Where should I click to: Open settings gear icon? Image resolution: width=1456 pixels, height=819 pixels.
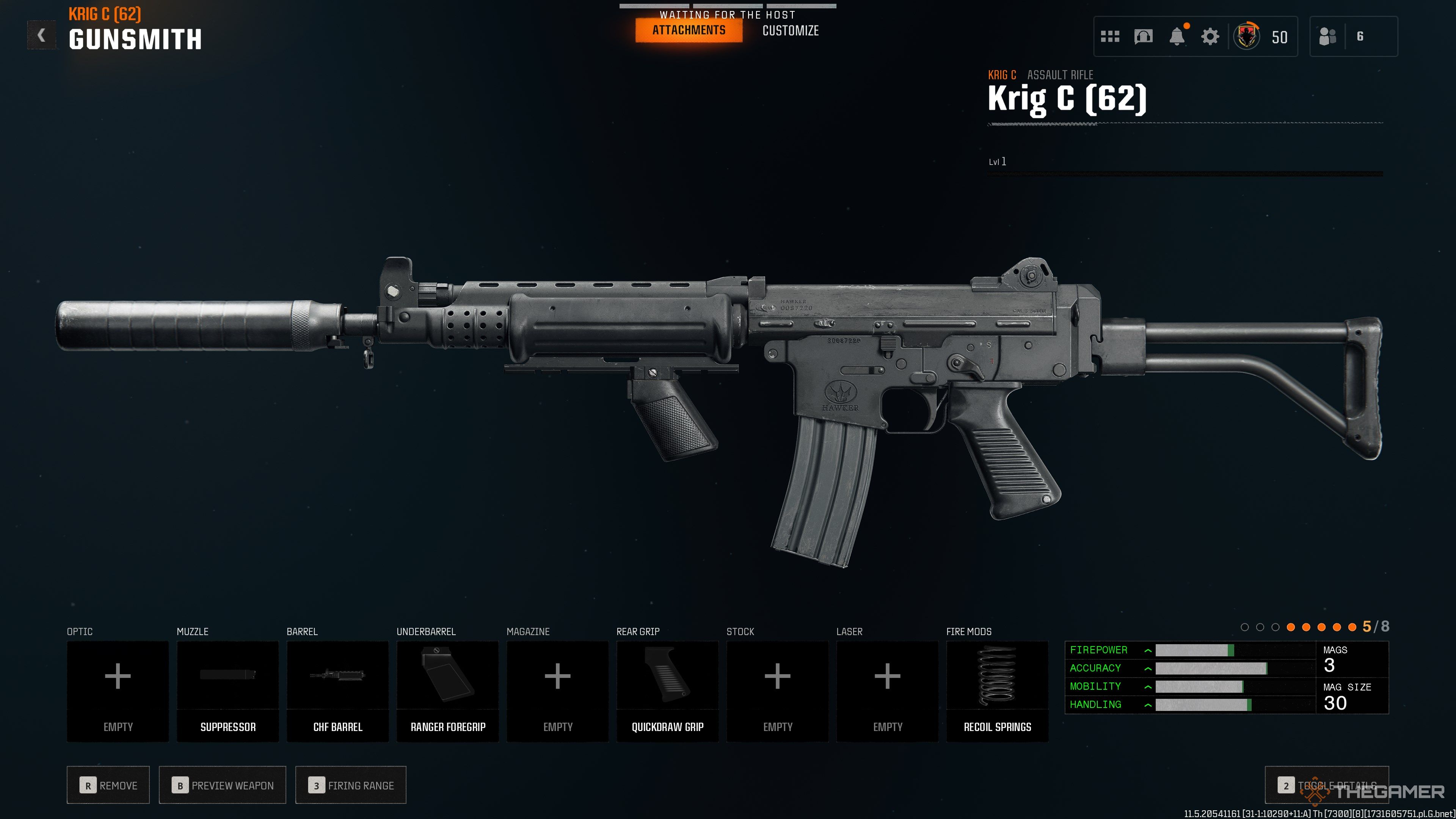pyautogui.click(x=1210, y=37)
